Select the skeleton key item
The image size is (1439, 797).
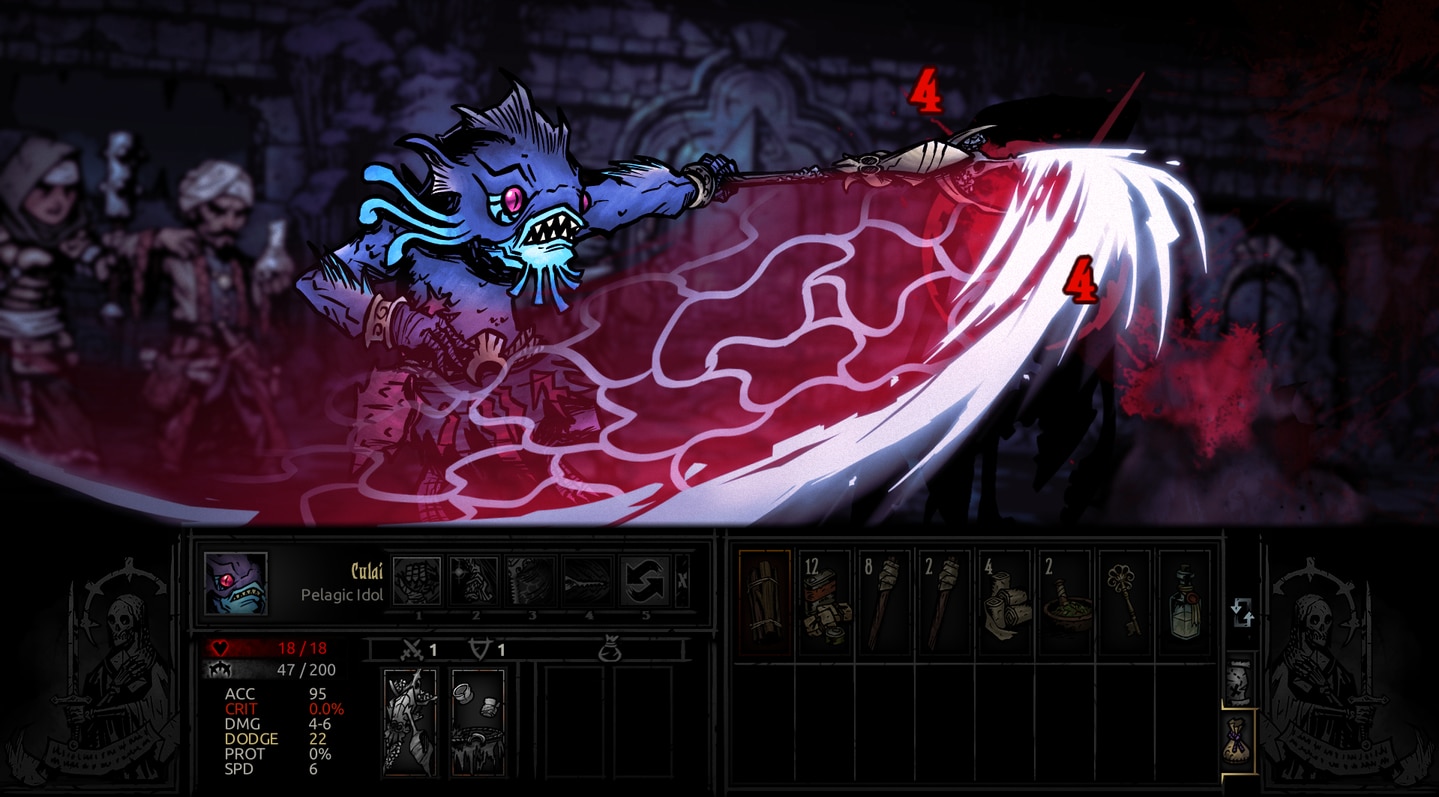(x=1124, y=603)
